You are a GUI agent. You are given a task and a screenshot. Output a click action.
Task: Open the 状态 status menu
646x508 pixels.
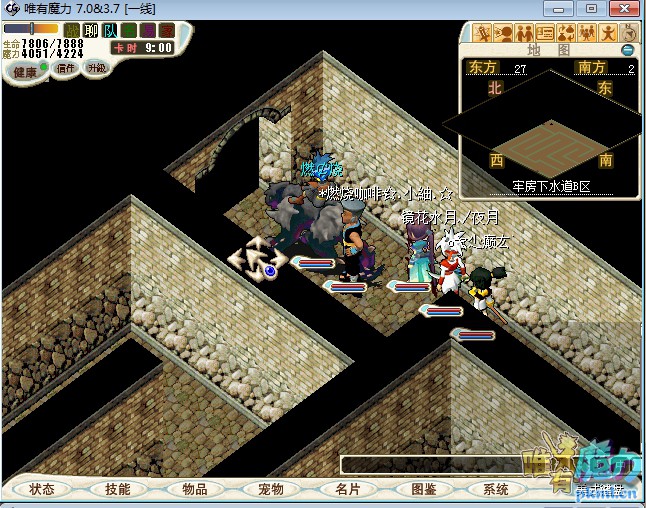42,489
